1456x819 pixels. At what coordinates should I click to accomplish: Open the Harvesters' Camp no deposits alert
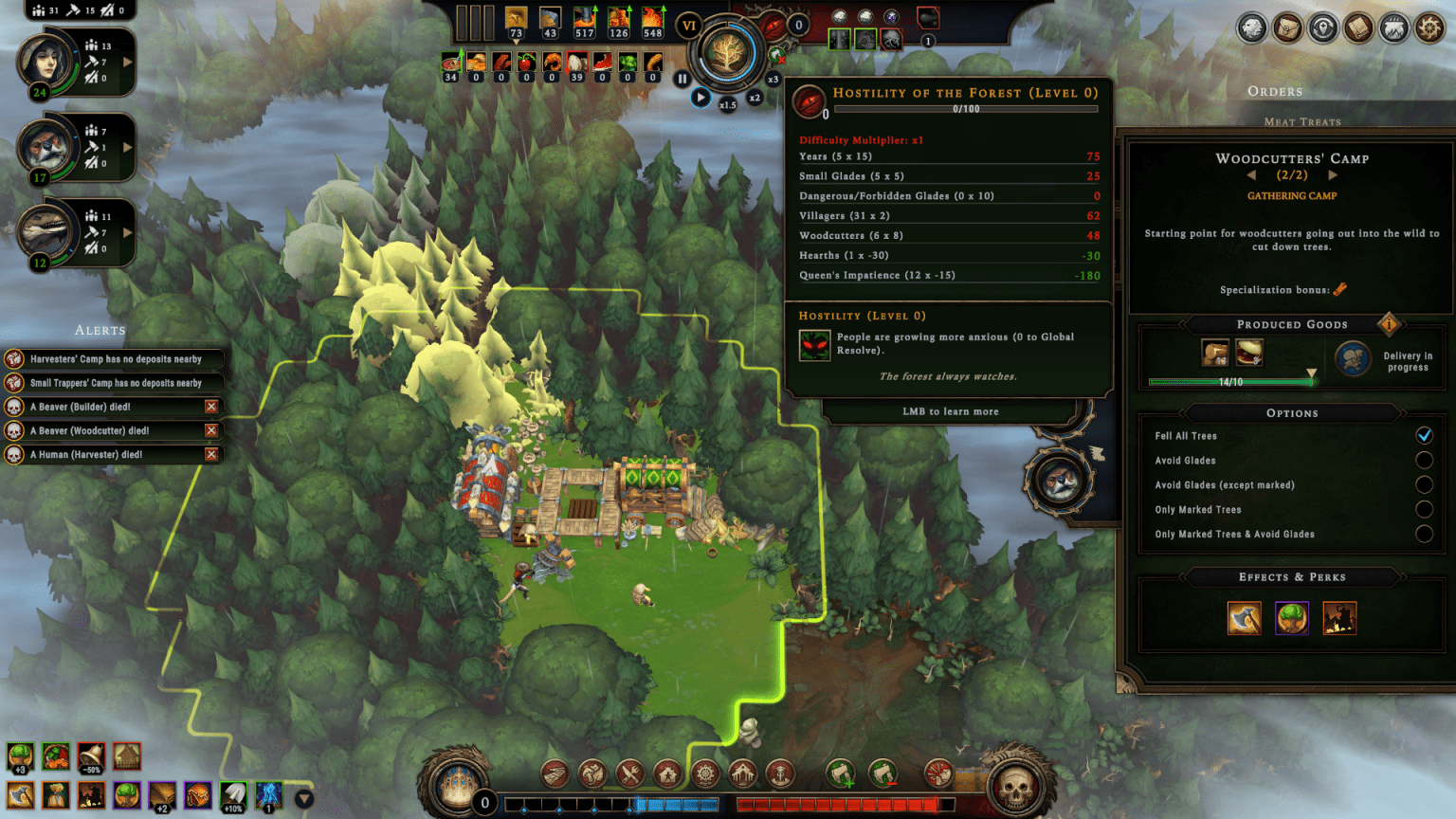click(x=116, y=359)
